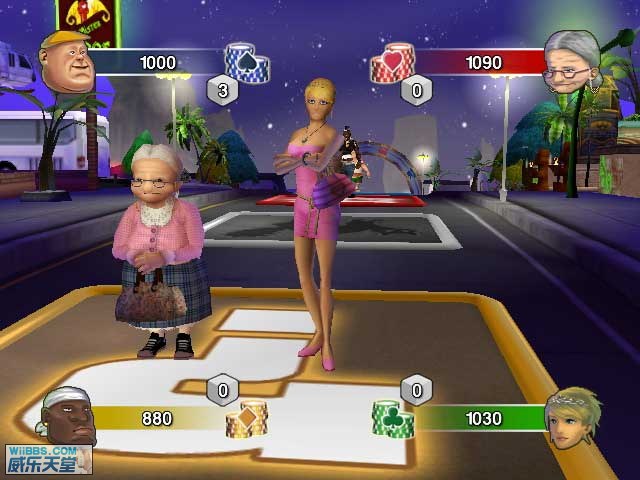
Task: Click the green club chip stack
Action: point(392,416)
